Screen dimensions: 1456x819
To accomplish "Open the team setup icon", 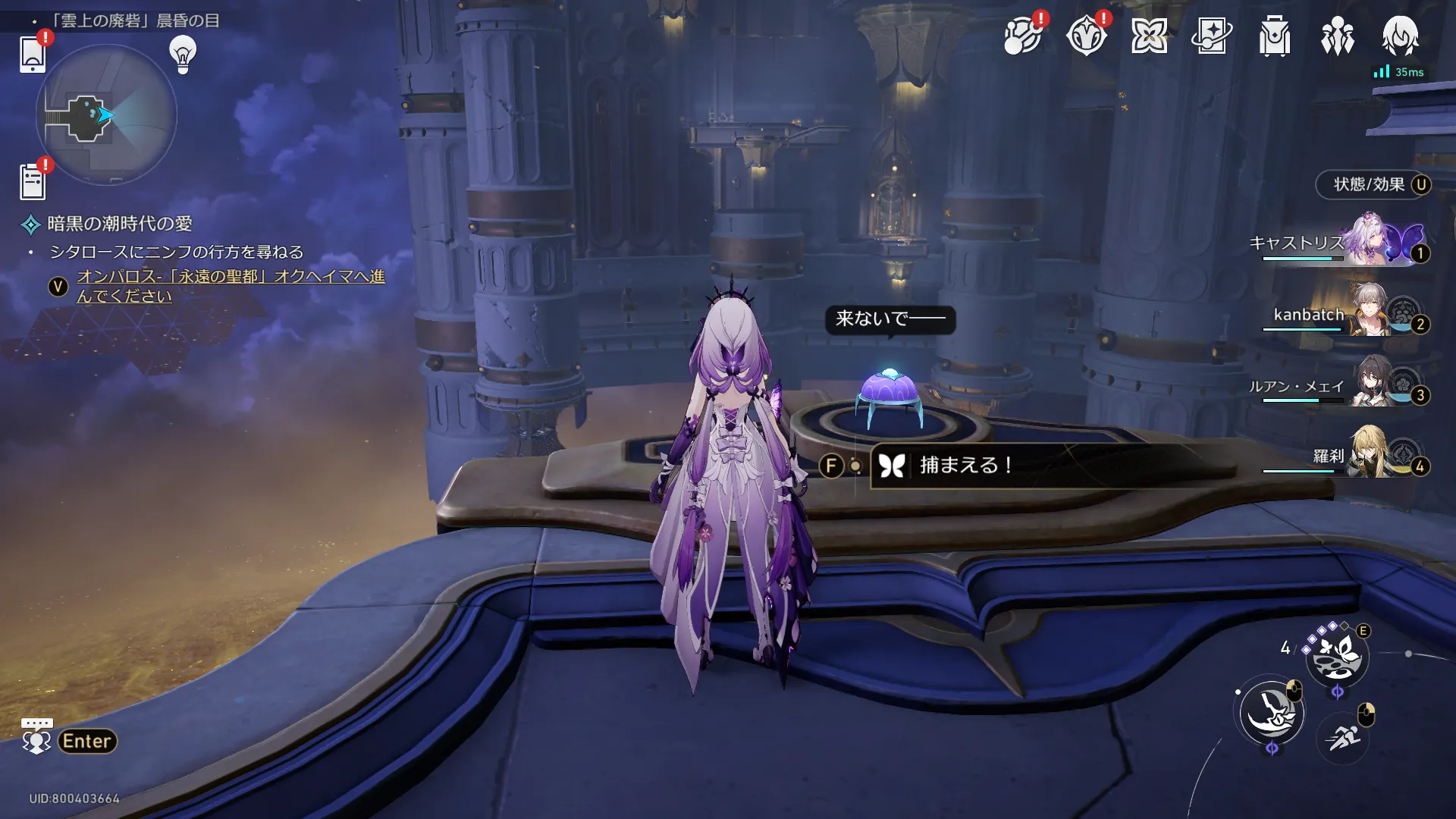I will coord(1337,36).
